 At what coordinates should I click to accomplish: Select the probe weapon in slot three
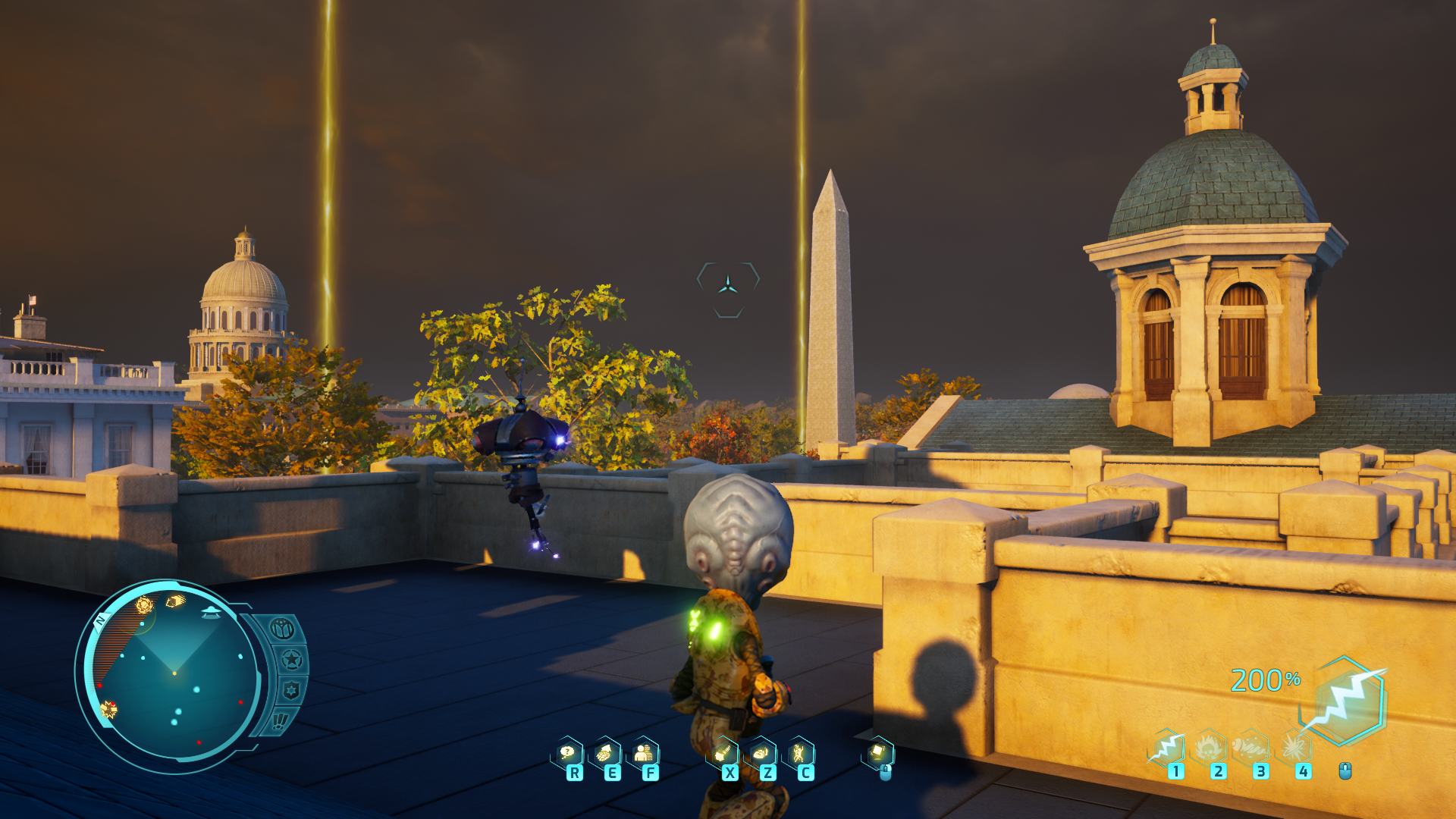click(x=1252, y=748)
